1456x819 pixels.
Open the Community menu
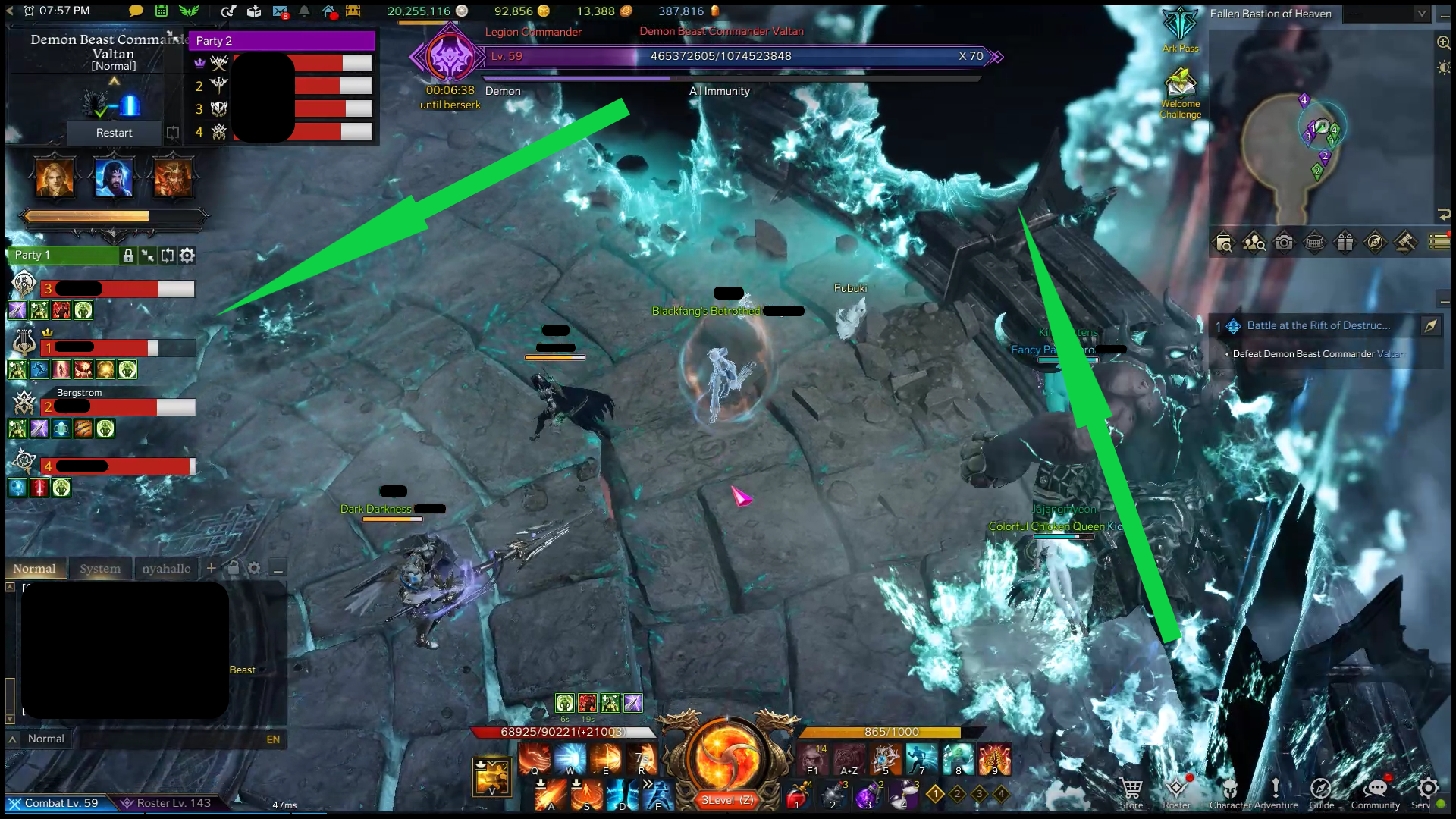(x=1375, y=792)
